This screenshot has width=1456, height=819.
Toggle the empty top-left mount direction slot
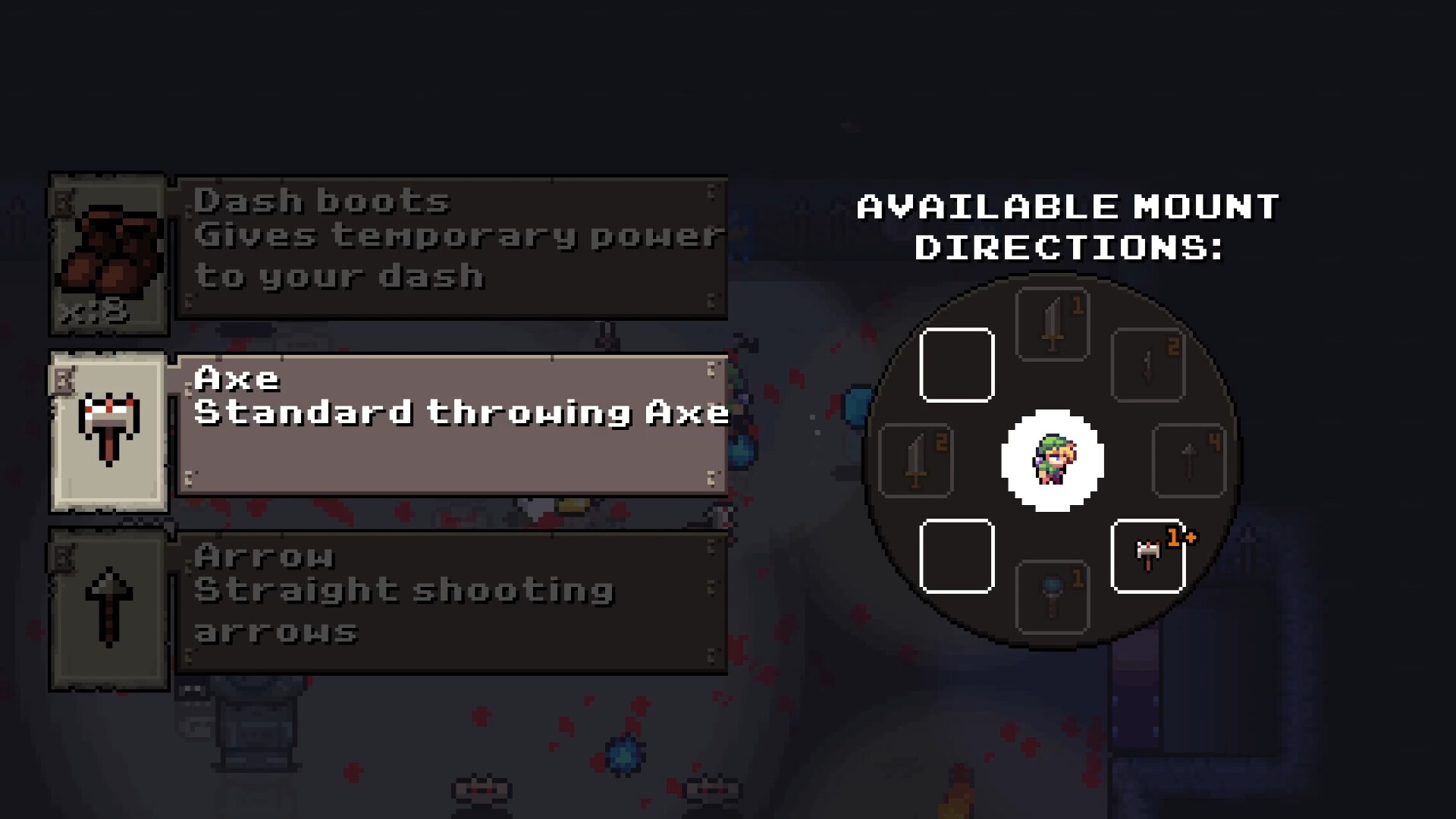tap(957, 365)
